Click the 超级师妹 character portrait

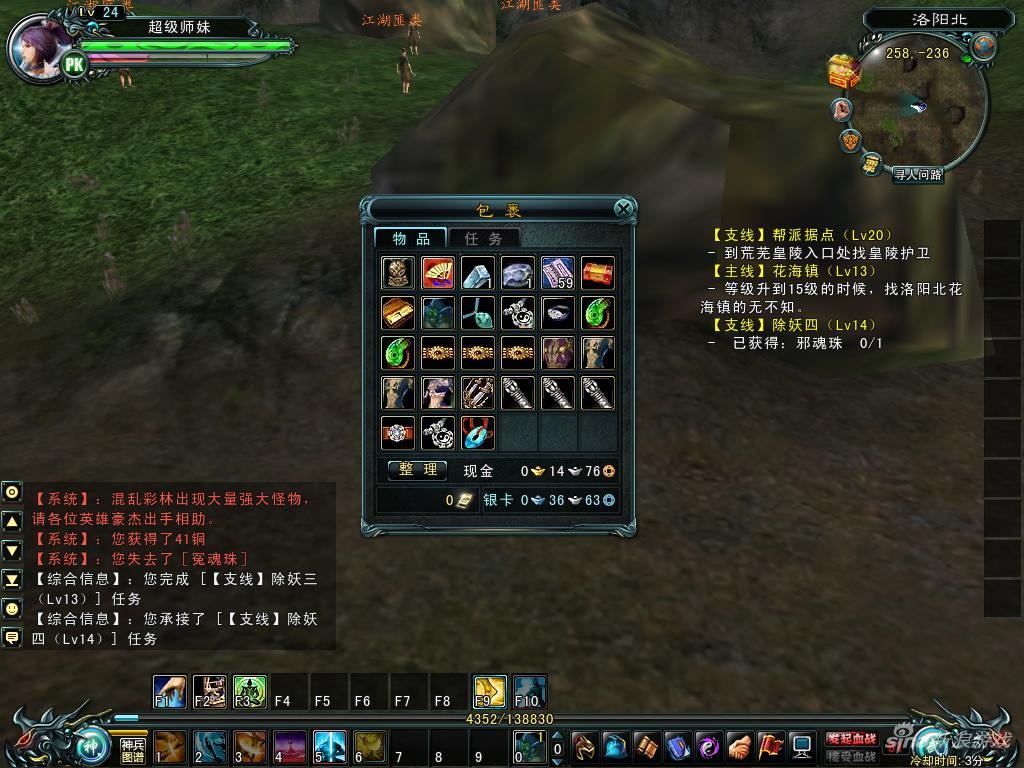click(40, 46)
